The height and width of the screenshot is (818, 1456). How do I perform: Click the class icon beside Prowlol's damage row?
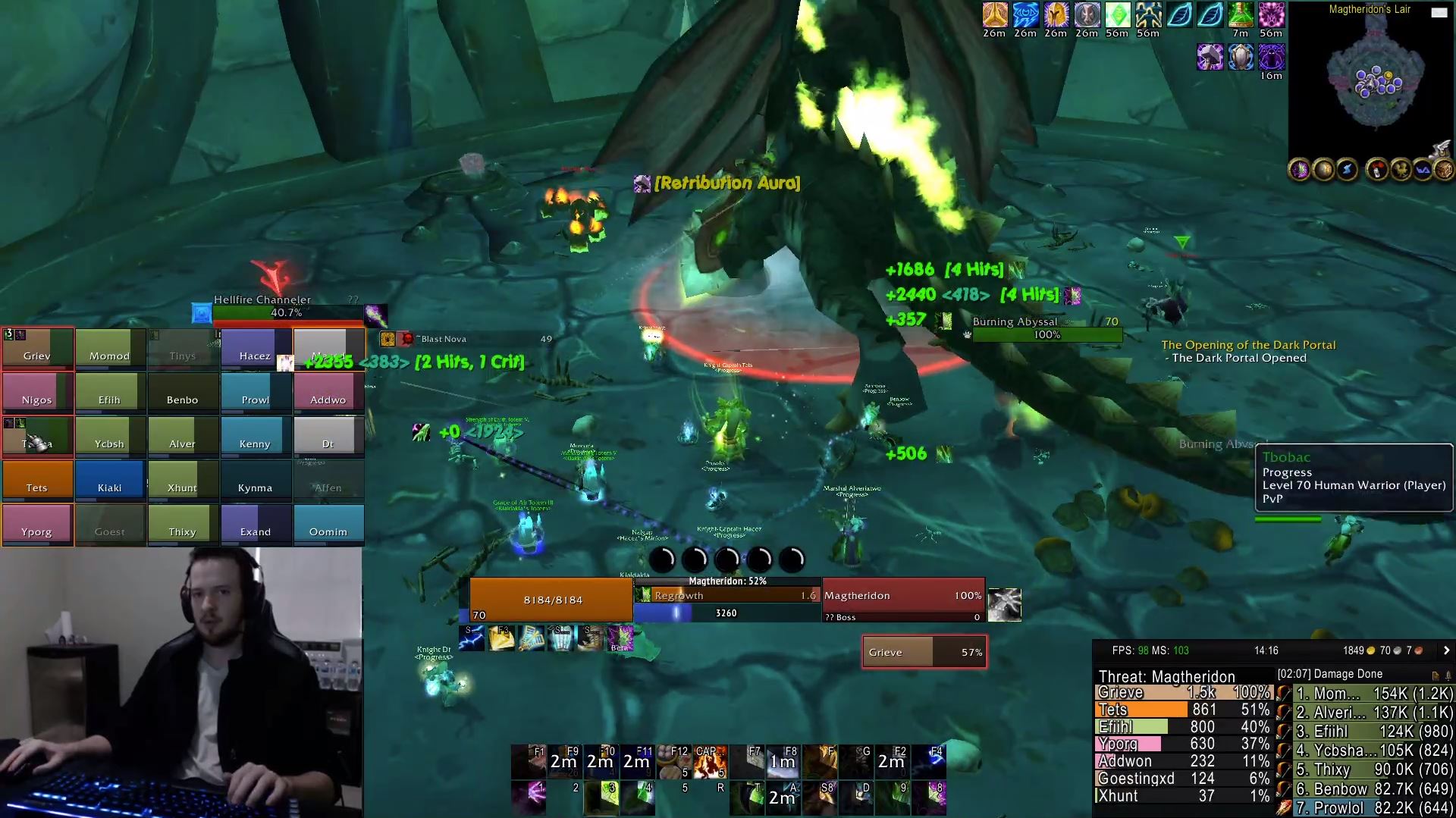(x=1283, y=808)
